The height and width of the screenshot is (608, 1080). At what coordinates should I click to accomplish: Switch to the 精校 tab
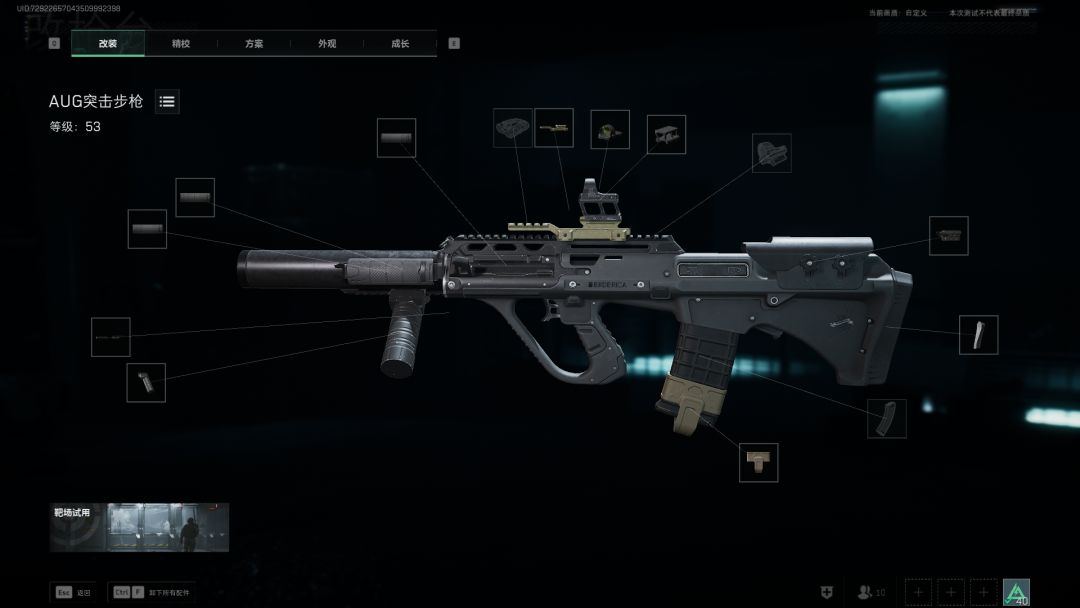181,44
